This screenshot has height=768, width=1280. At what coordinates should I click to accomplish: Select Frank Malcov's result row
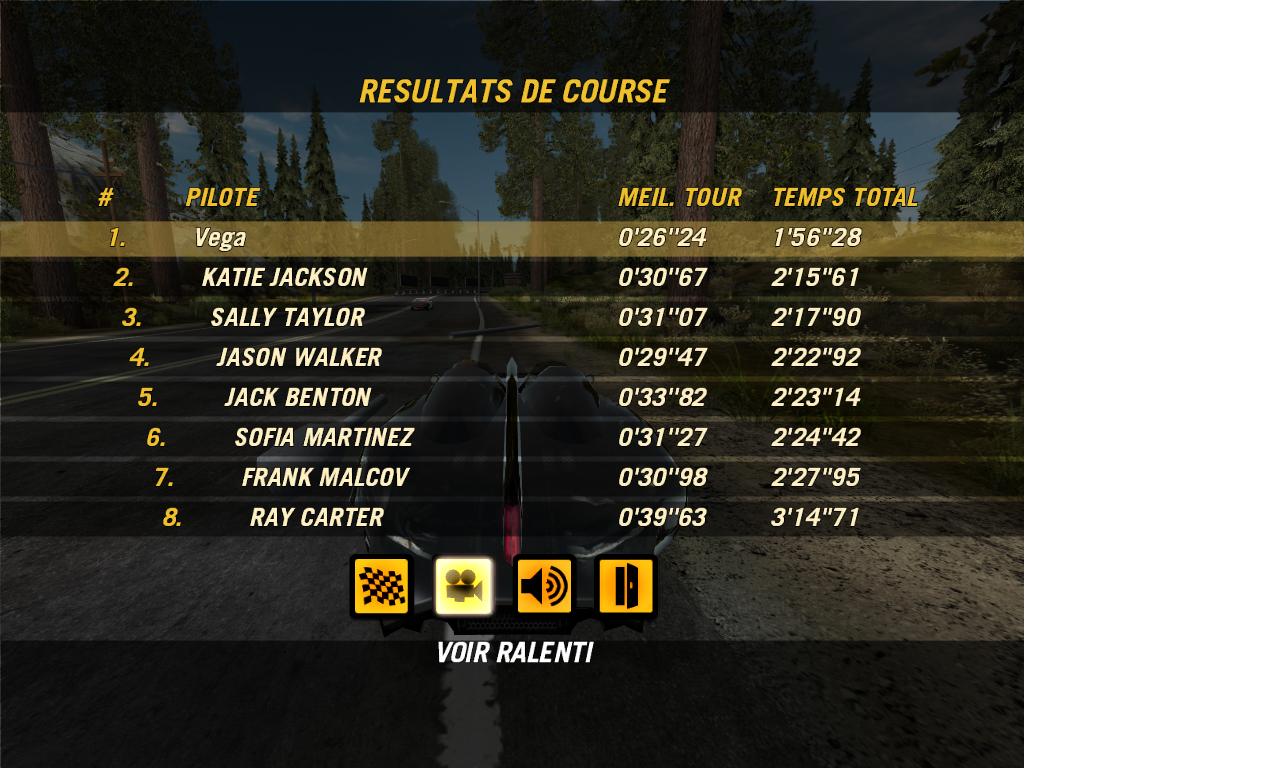511,478
